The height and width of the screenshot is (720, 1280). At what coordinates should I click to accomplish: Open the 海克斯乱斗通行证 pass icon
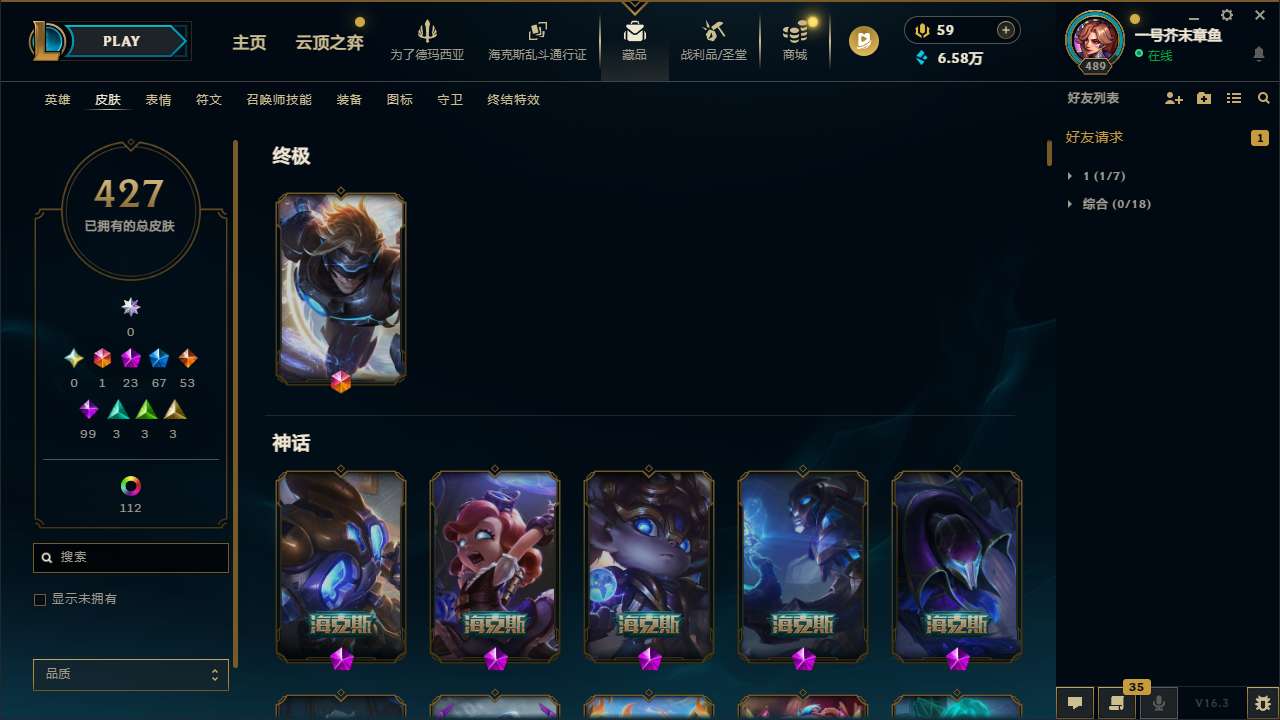pos(537,38)
